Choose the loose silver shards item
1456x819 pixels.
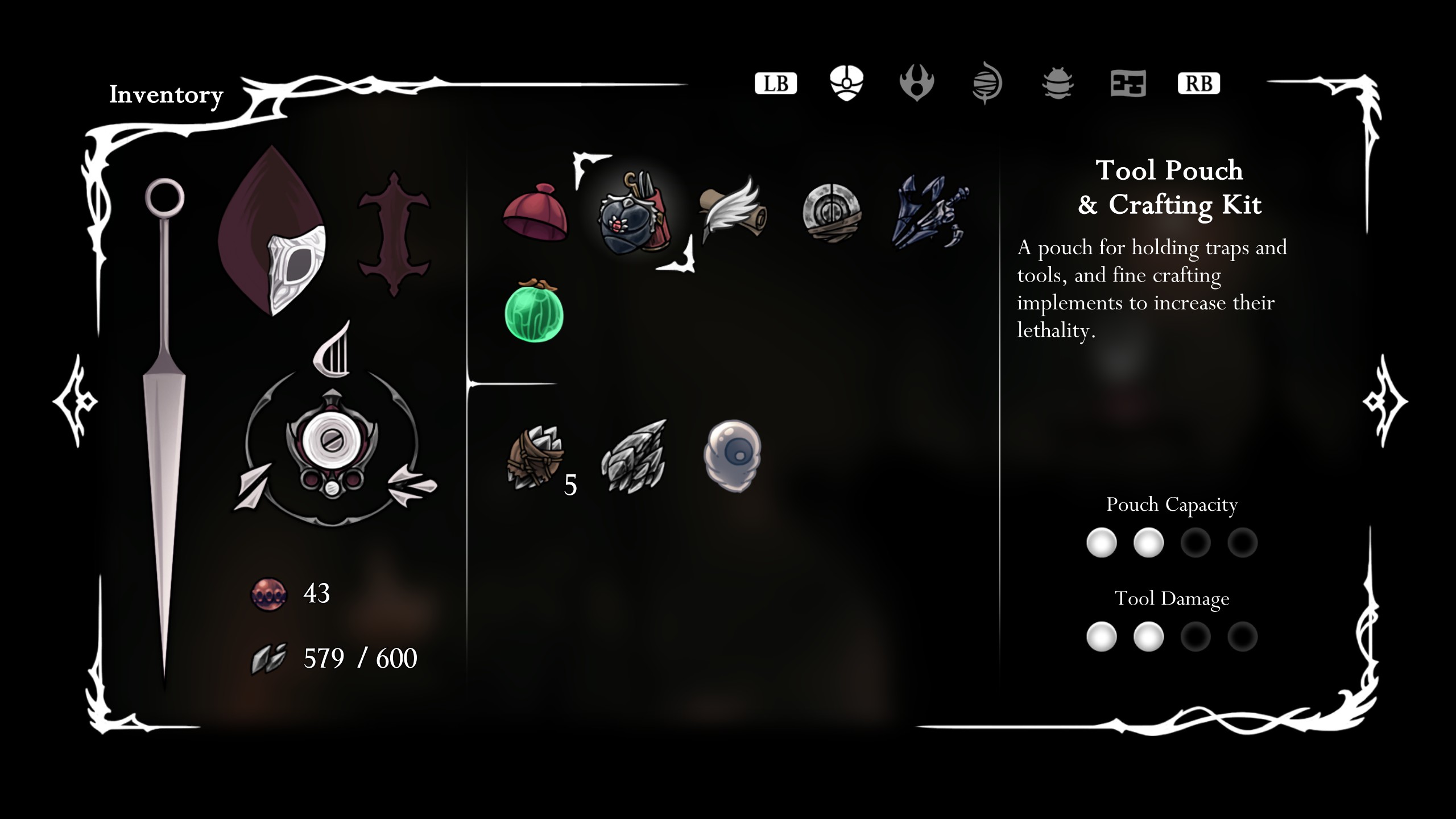(634, 457)
